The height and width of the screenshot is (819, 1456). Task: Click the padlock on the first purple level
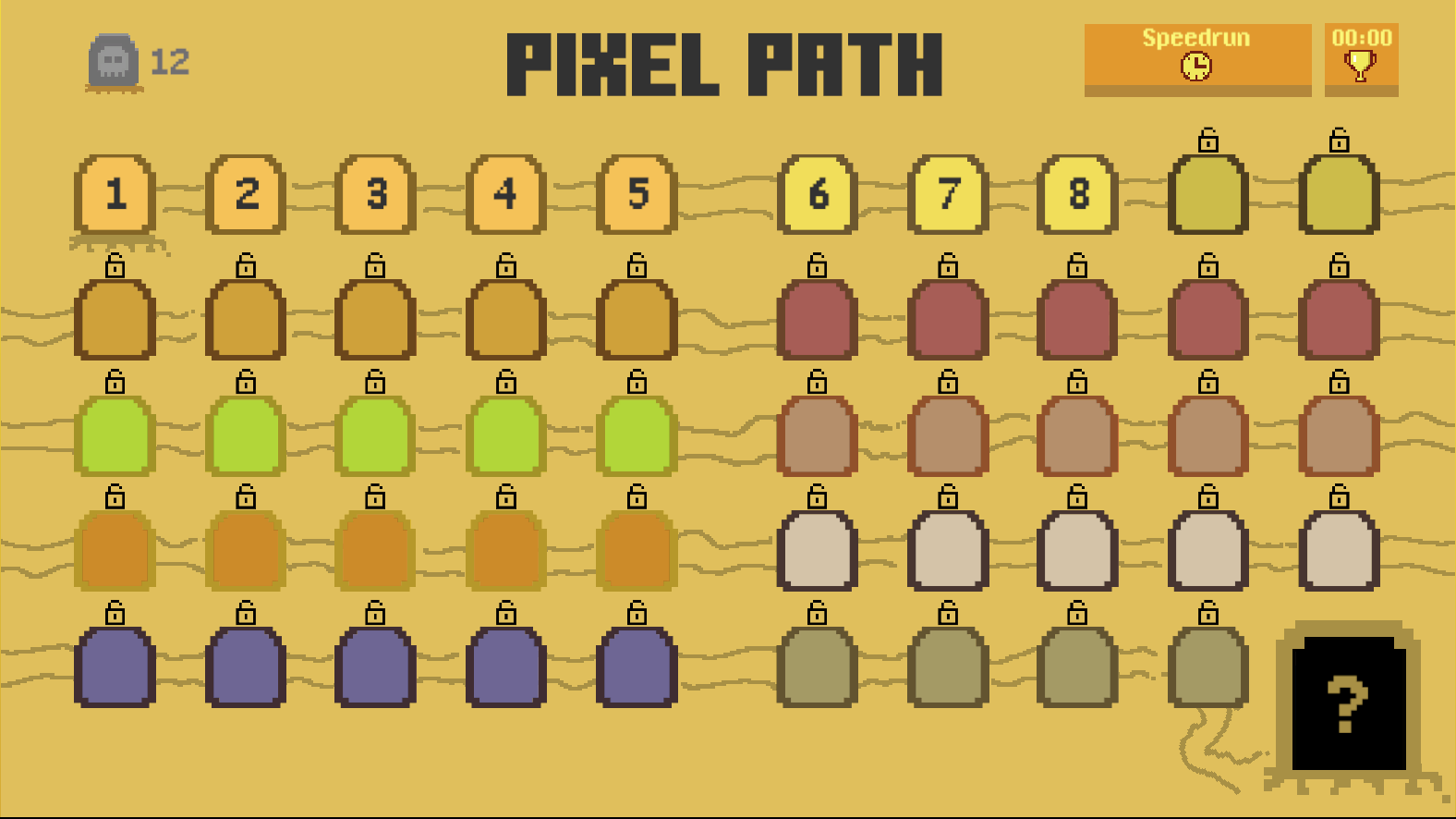click(x=115, y=614)
